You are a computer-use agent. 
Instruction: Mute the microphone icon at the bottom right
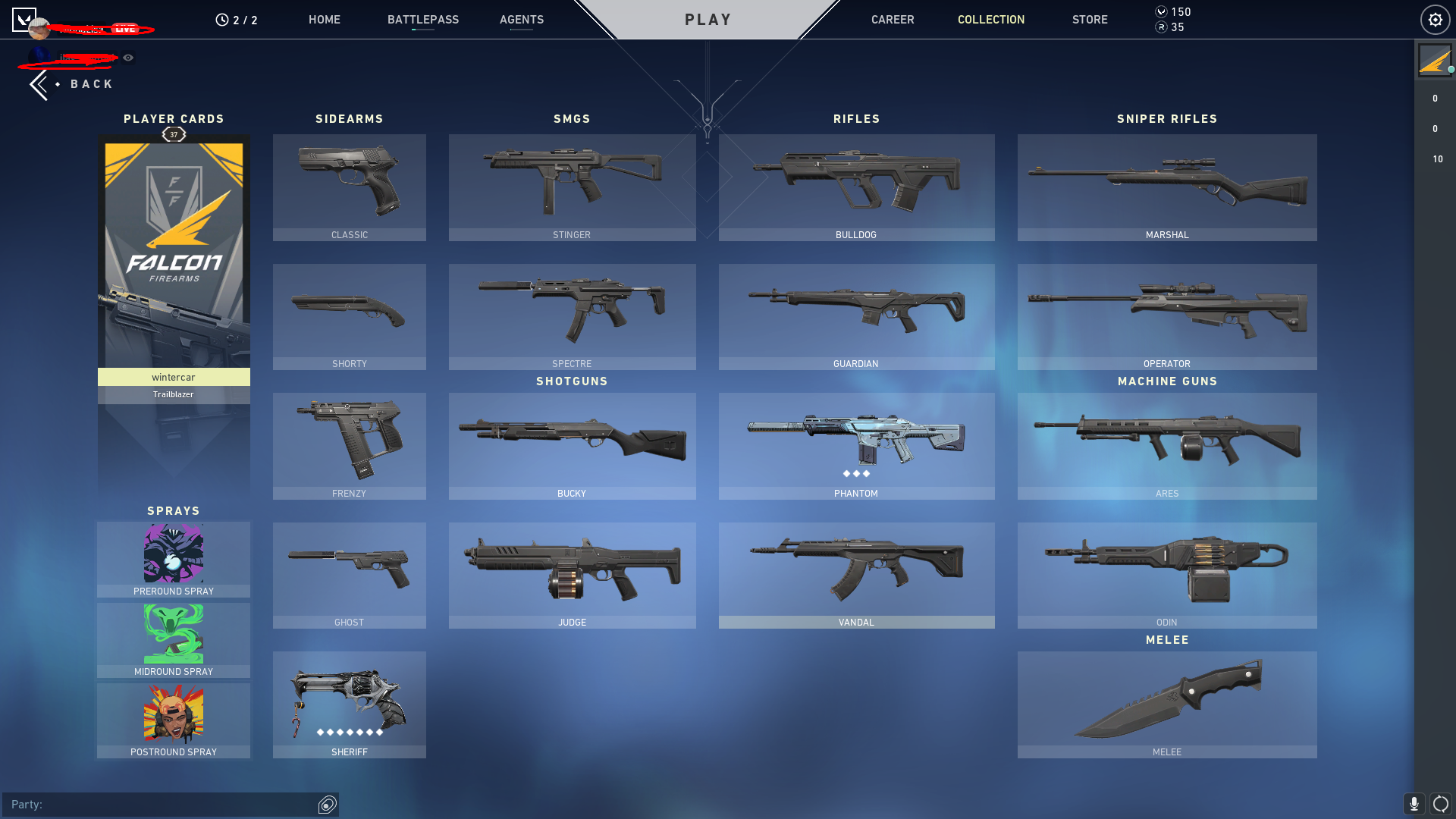[x=1415, y=805]
